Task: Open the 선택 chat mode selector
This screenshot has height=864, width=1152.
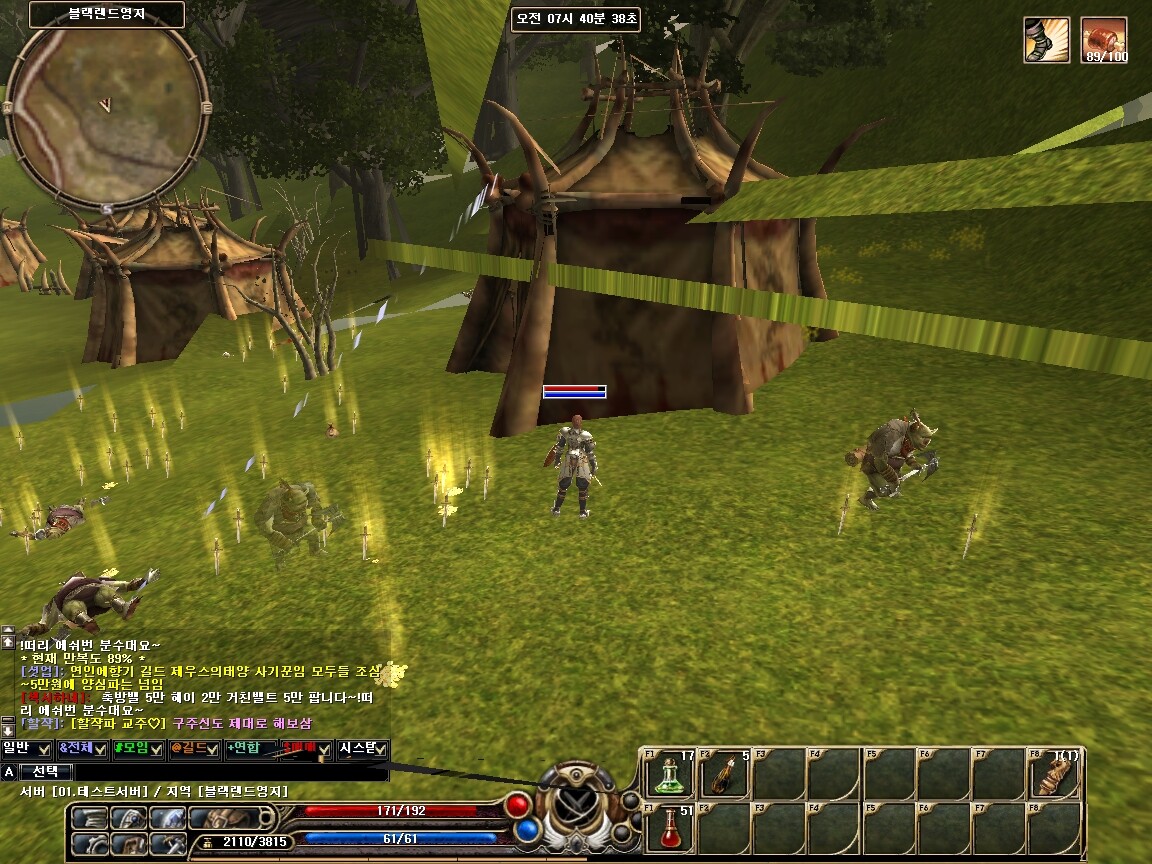Action: [x=46, y=772]
